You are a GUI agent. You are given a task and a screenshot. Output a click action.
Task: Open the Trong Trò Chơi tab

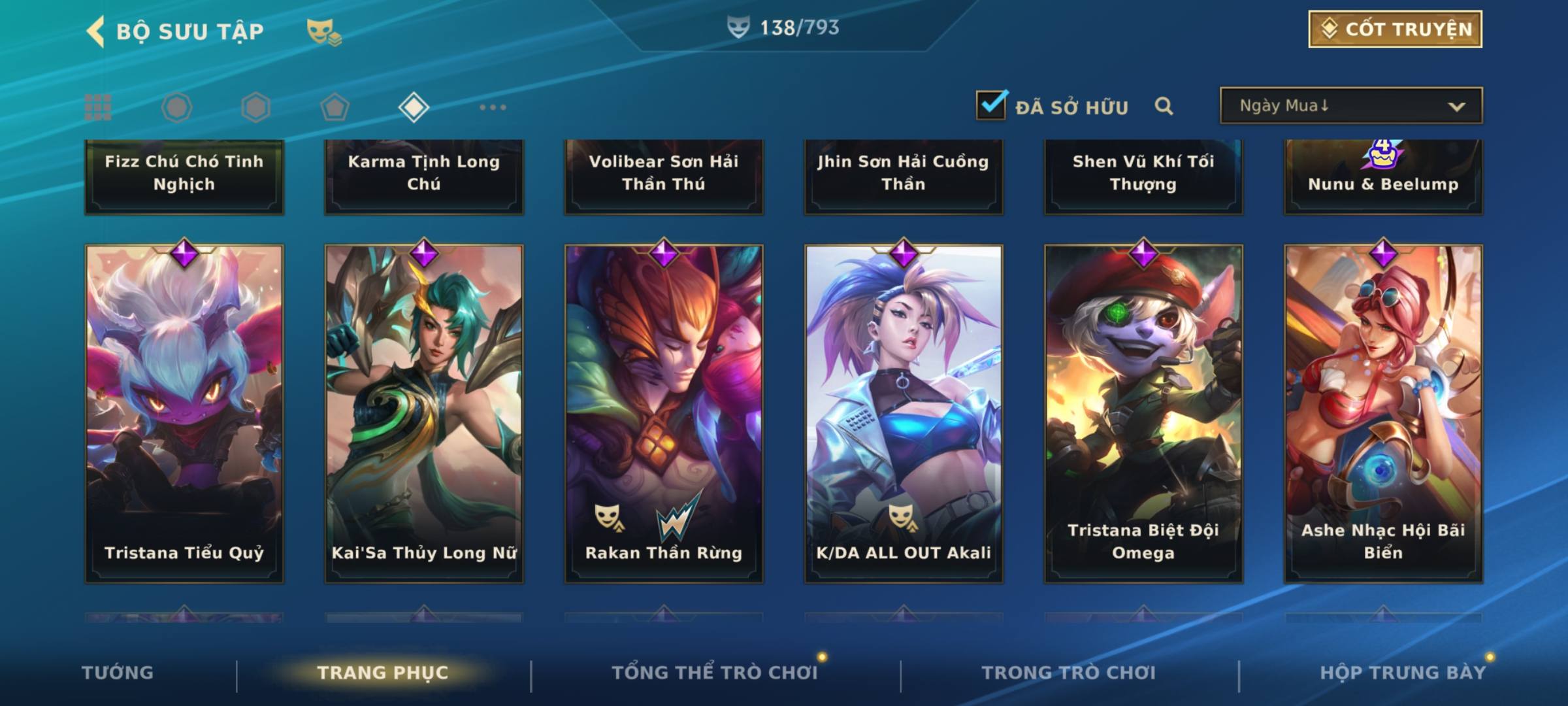point(1069,673)
